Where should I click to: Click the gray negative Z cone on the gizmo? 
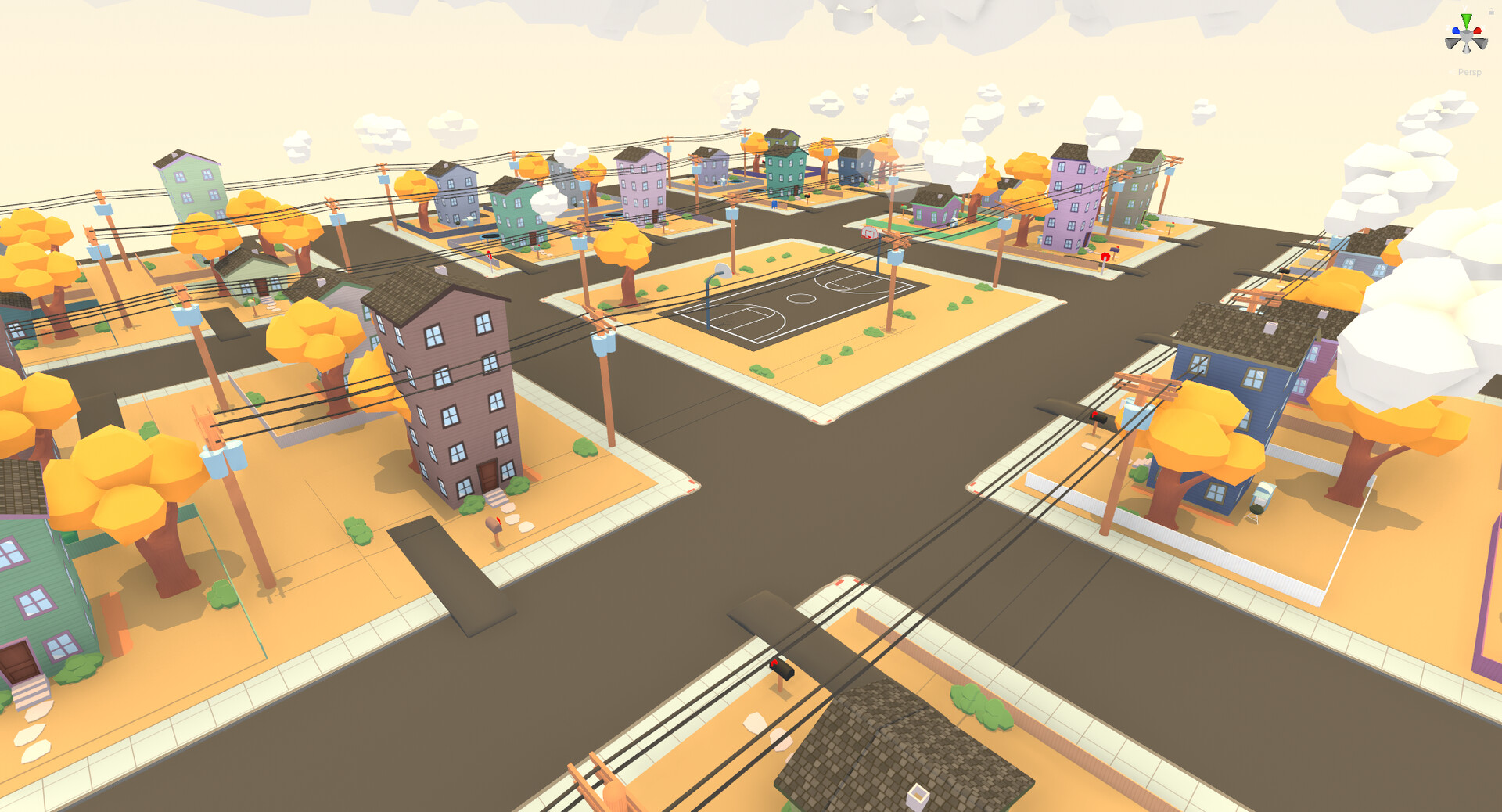(x=1482, y=43)
